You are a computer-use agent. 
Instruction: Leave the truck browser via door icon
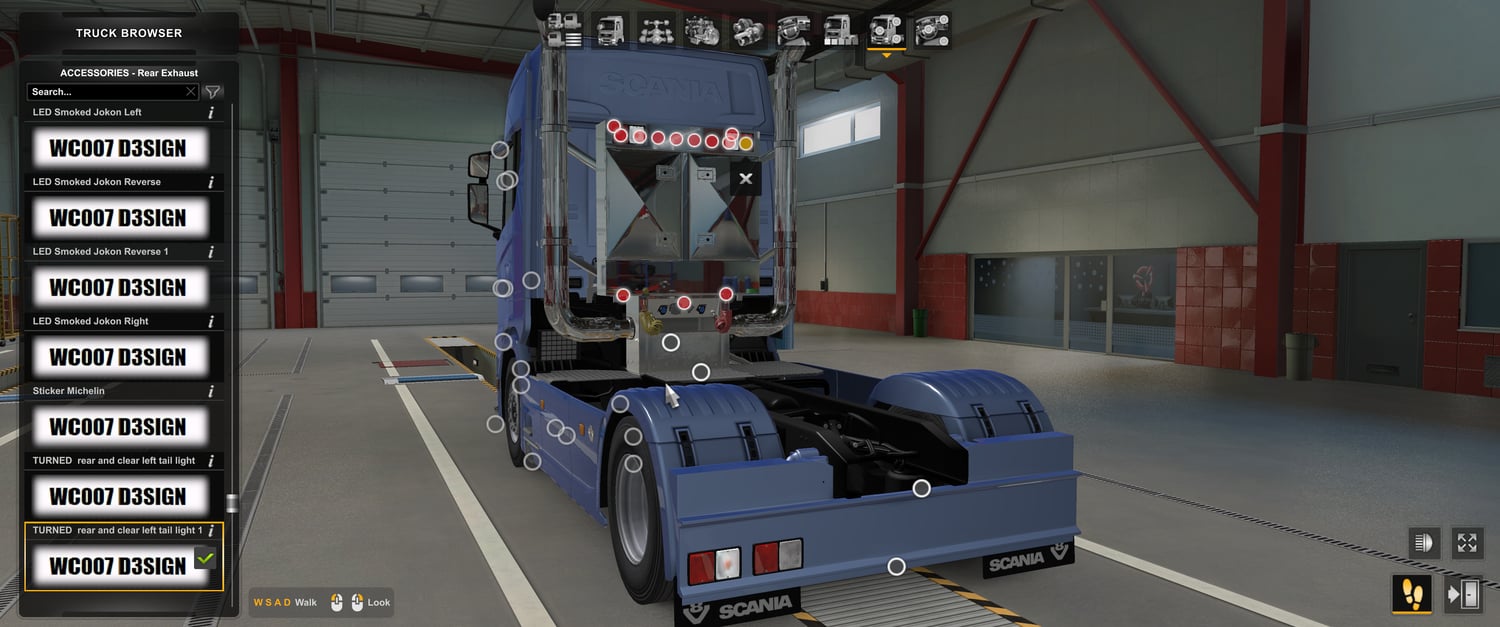click(x=1464, y=595)
